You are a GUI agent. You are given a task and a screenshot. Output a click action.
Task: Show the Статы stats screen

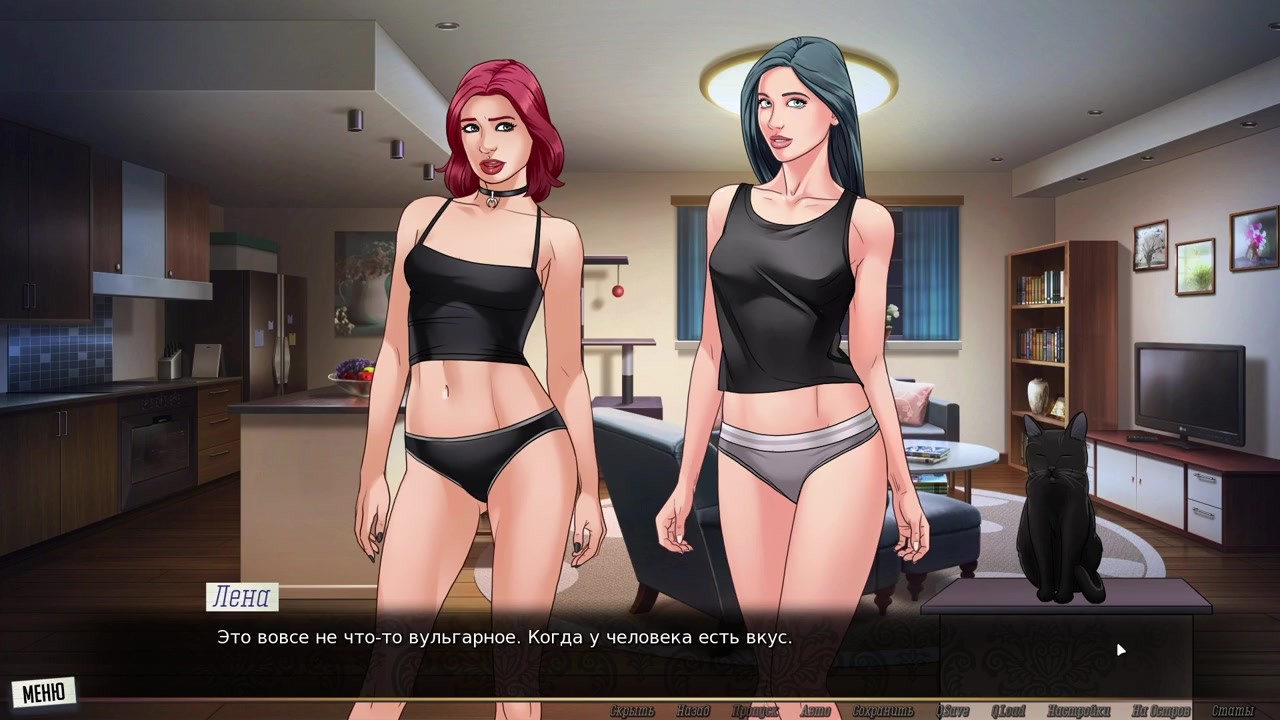pos(1232,711)
